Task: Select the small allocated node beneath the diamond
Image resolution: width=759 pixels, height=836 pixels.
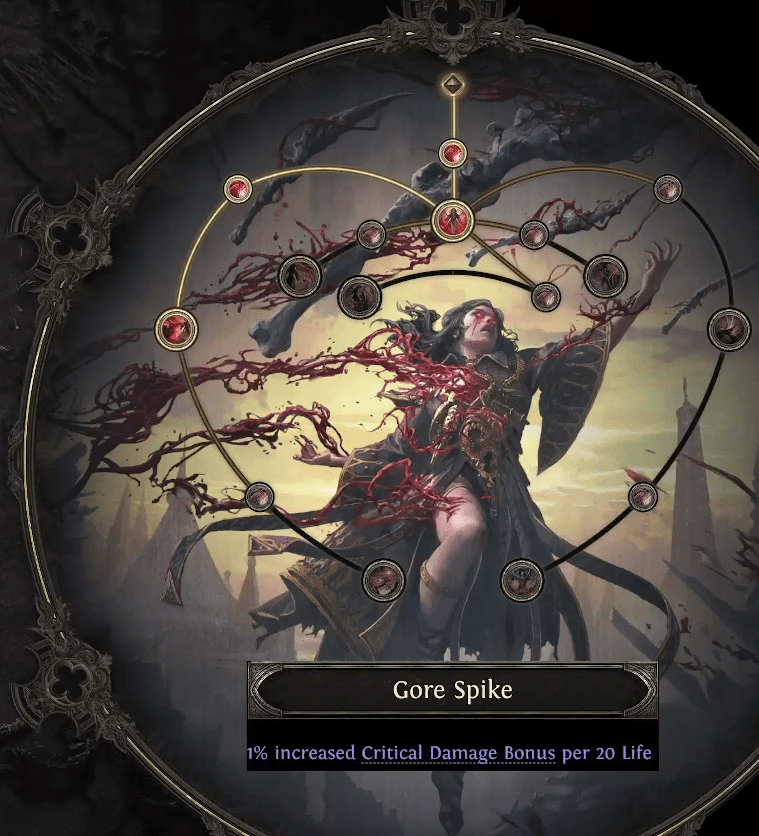Action: (452, 153)
